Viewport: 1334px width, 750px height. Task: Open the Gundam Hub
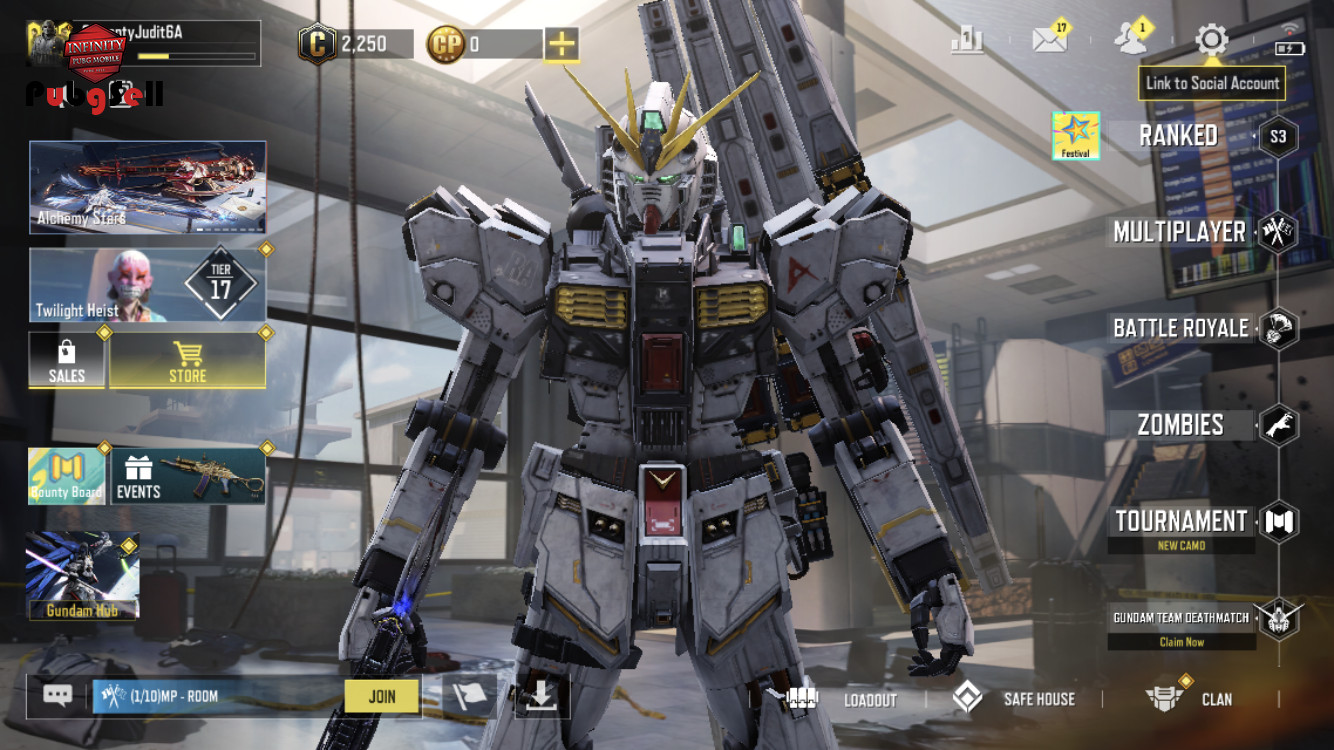[x=82, y=575]
